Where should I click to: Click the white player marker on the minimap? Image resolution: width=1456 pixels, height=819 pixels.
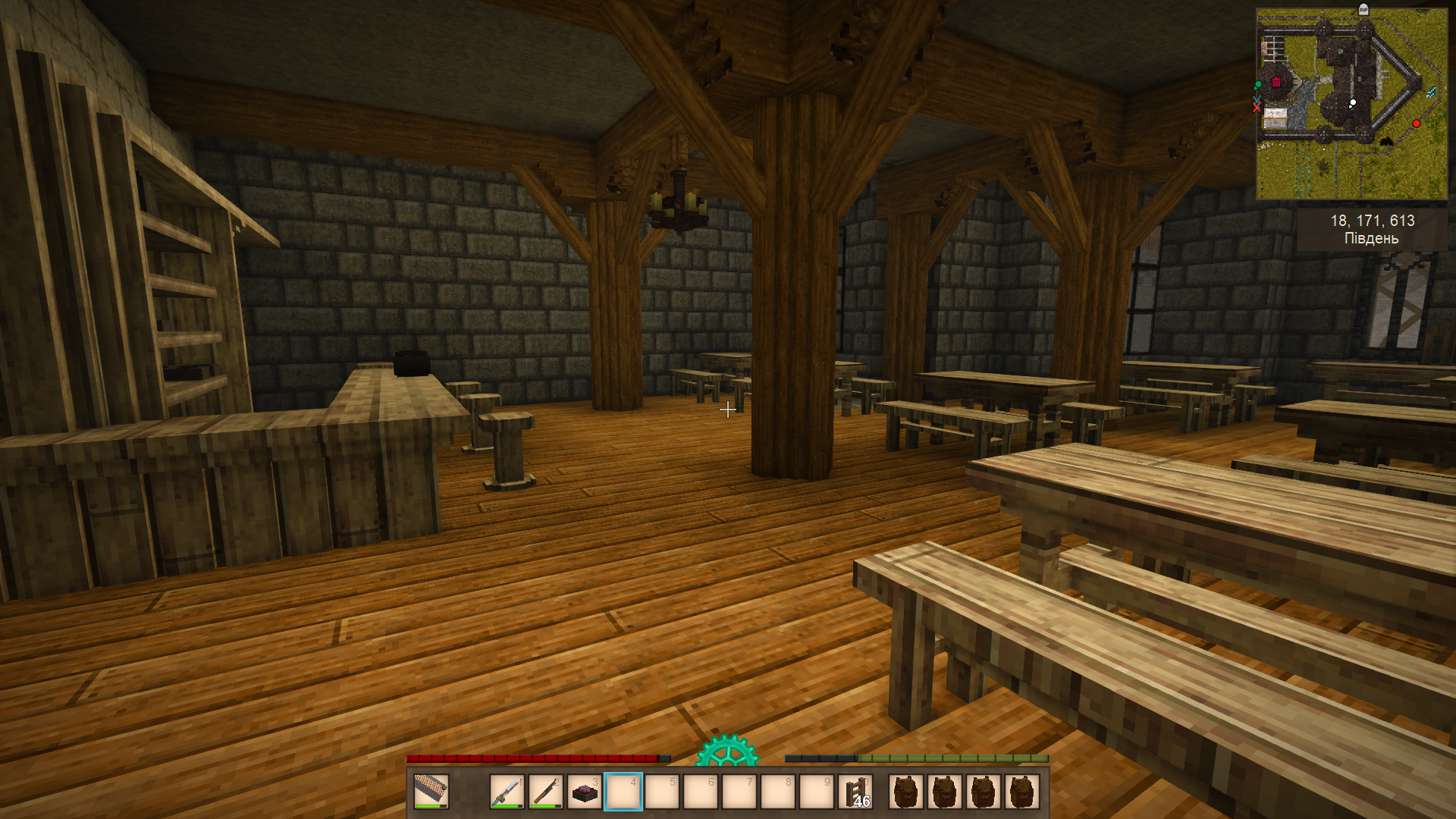tap(1352, 103)
